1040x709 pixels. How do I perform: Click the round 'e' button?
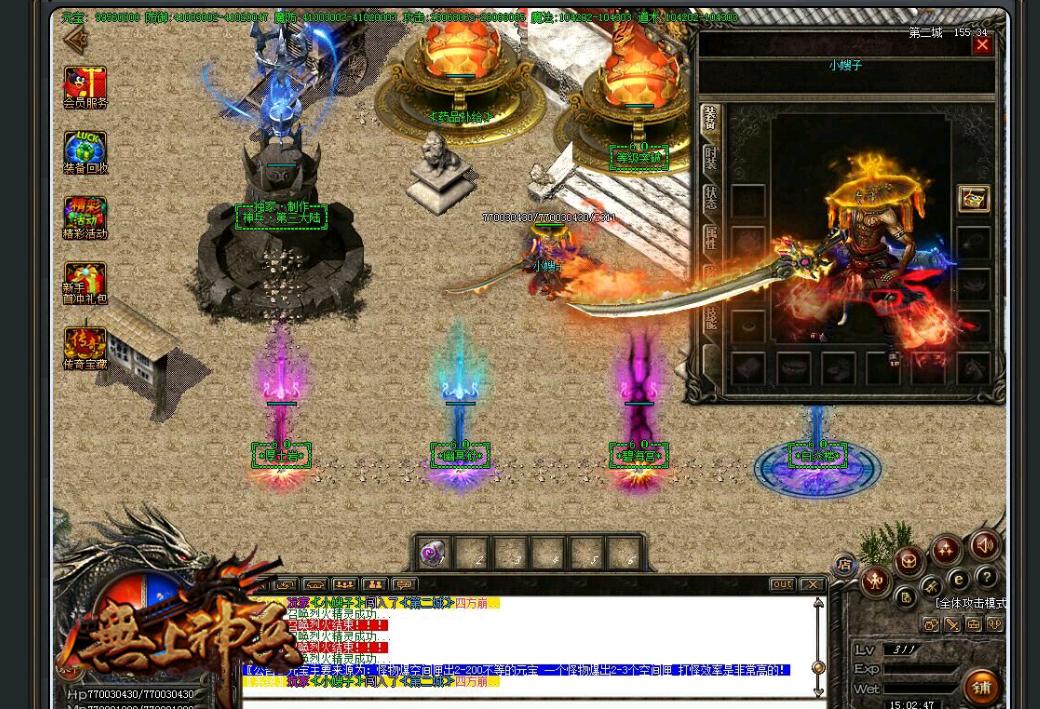(958, 578)
